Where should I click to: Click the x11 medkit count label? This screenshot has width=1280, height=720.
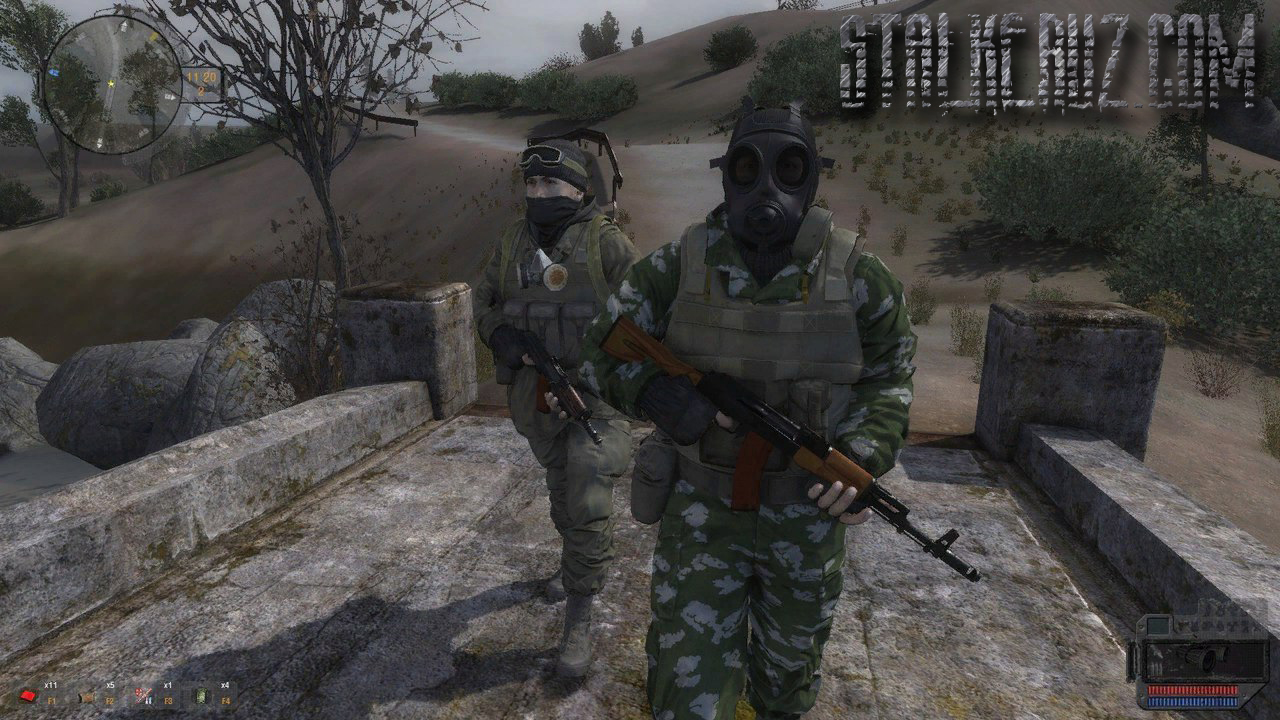pyautogui.click(x=51, y=684)
